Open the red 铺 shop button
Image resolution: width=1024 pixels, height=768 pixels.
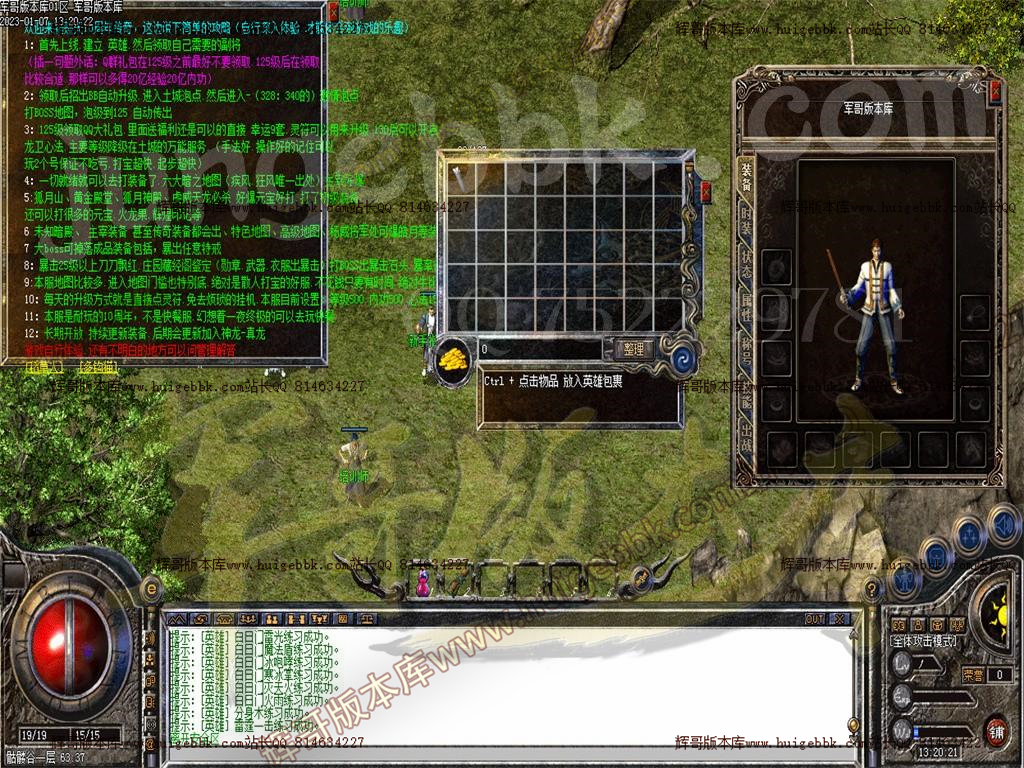(x=994, y=729)
